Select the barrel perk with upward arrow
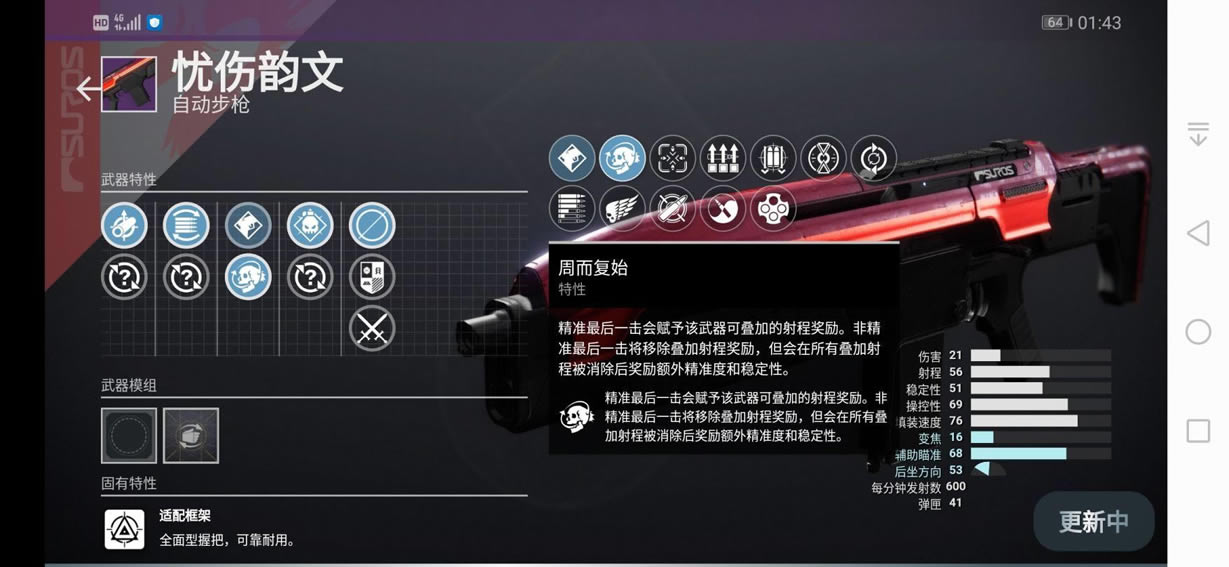 pos(124,226)
